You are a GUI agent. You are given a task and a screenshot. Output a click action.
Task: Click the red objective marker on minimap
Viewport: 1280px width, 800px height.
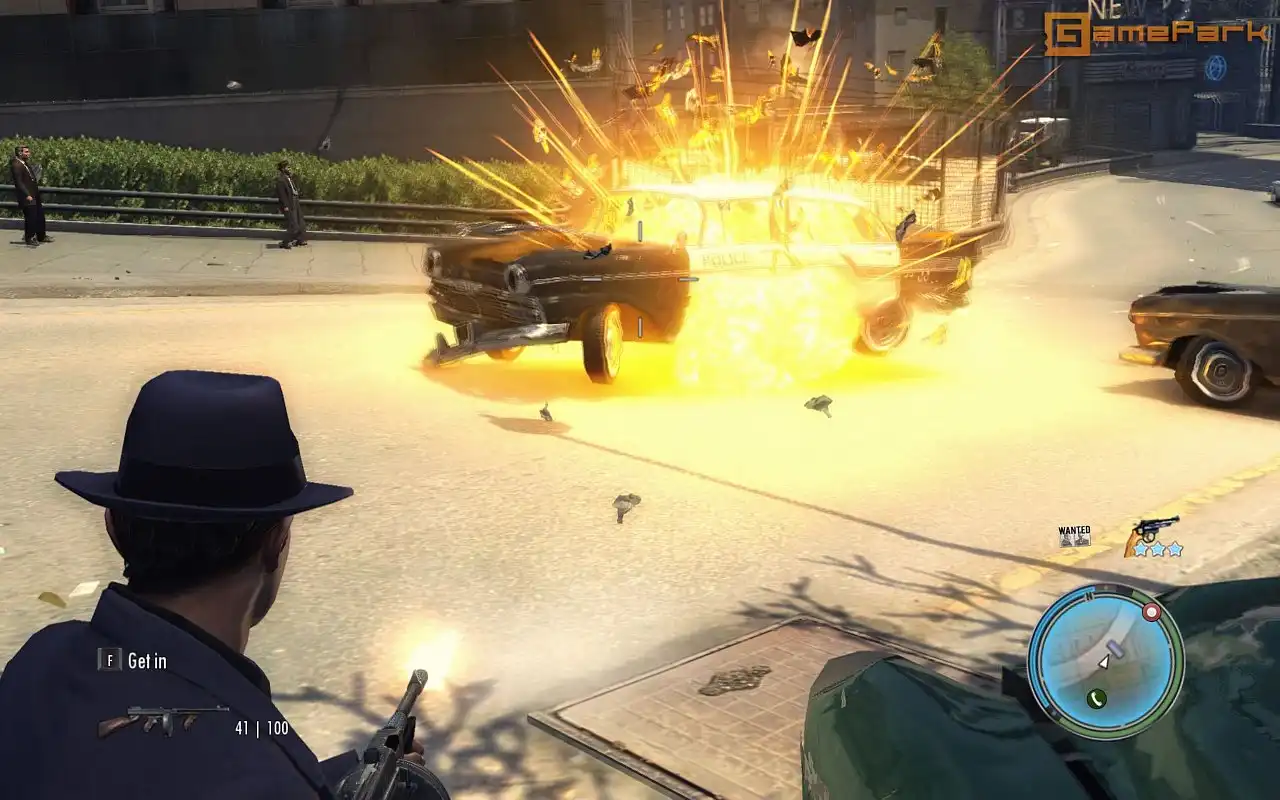click(x=1151, y=612)
